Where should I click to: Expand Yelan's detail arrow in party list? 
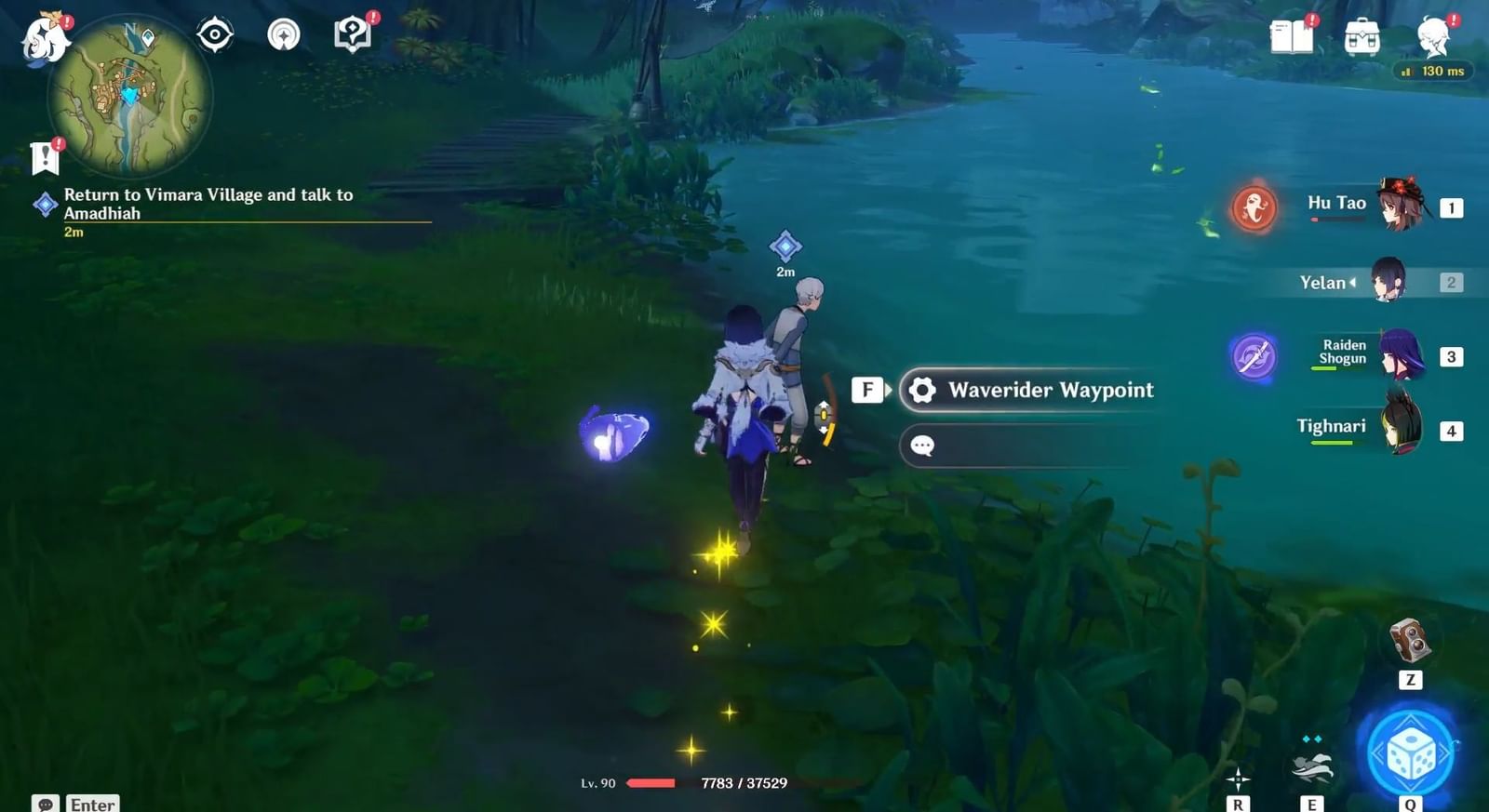1354,282
